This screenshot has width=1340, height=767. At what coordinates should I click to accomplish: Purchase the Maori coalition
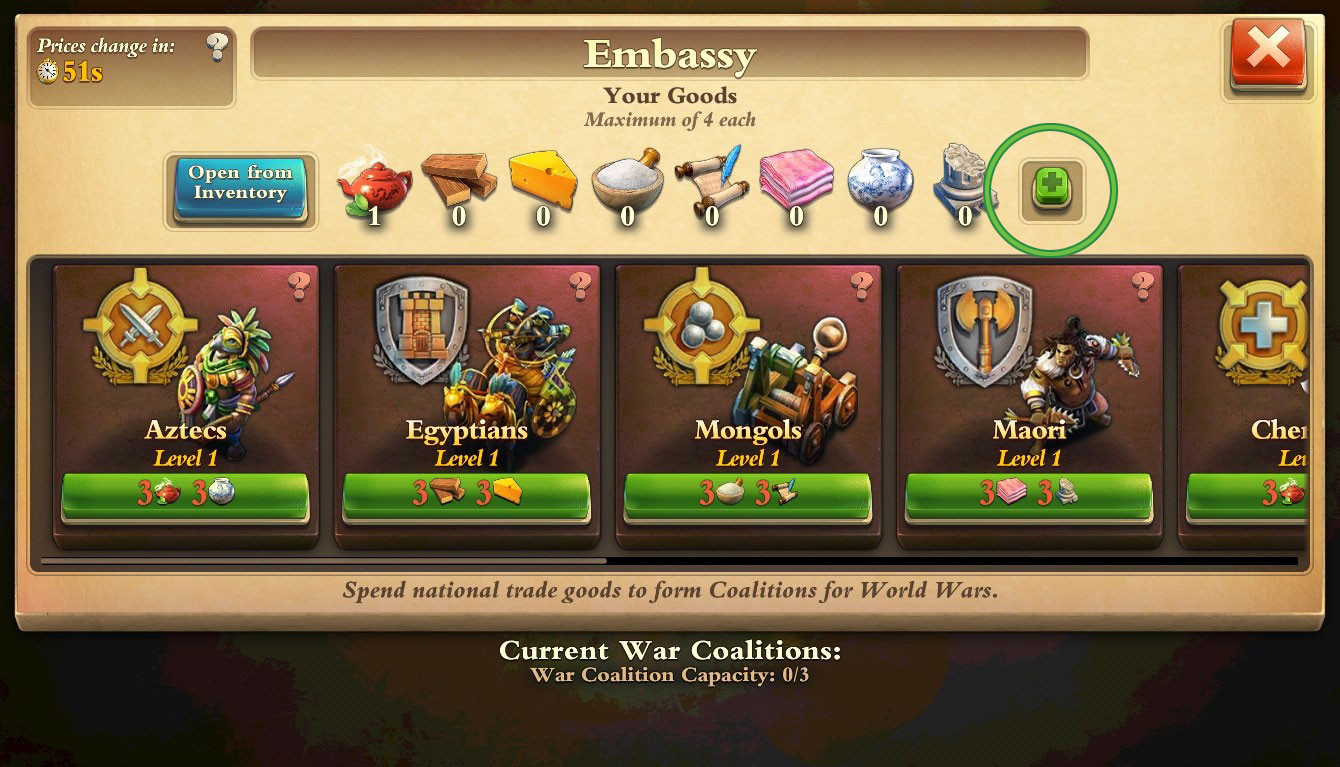(1028, 496)
